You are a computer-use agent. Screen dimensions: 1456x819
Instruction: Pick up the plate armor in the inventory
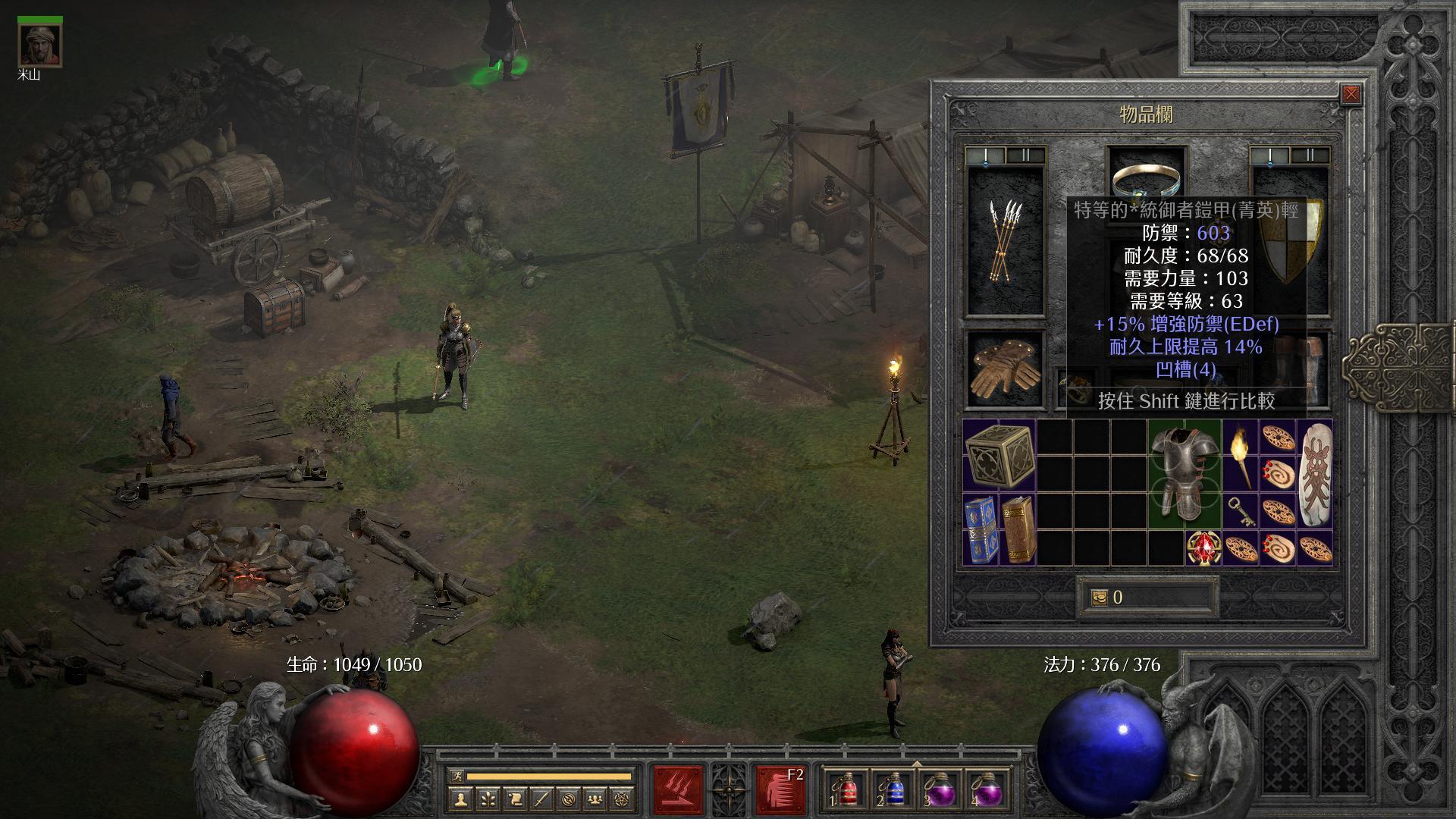(x=1184, y=473)
